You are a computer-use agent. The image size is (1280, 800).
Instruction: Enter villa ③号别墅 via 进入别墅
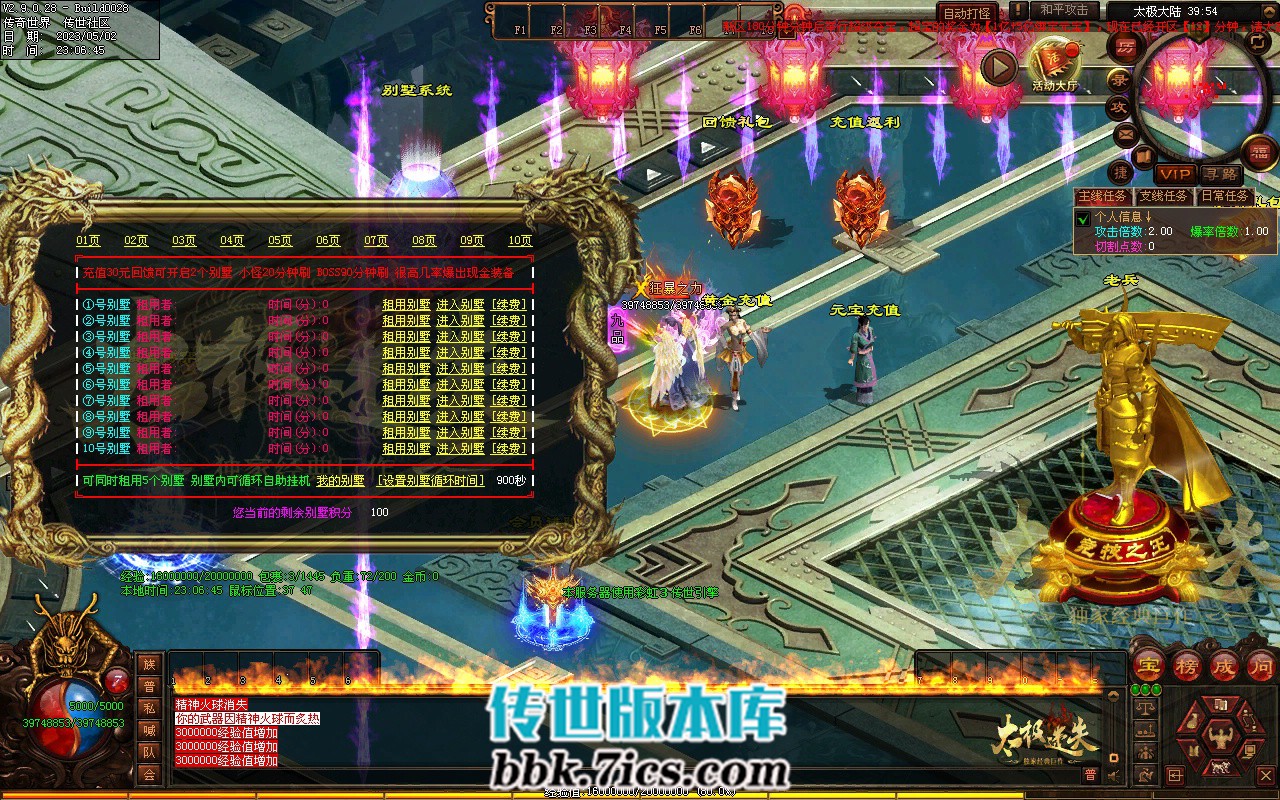point(460,337)
